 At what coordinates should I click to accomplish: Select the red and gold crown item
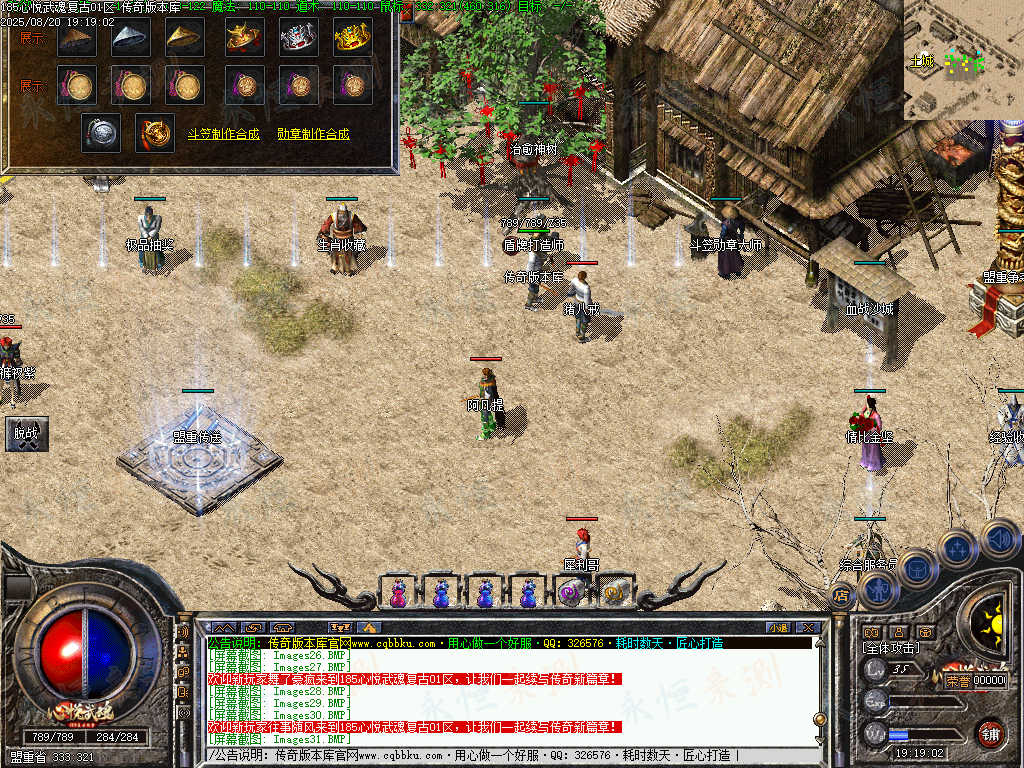[244, 37]
